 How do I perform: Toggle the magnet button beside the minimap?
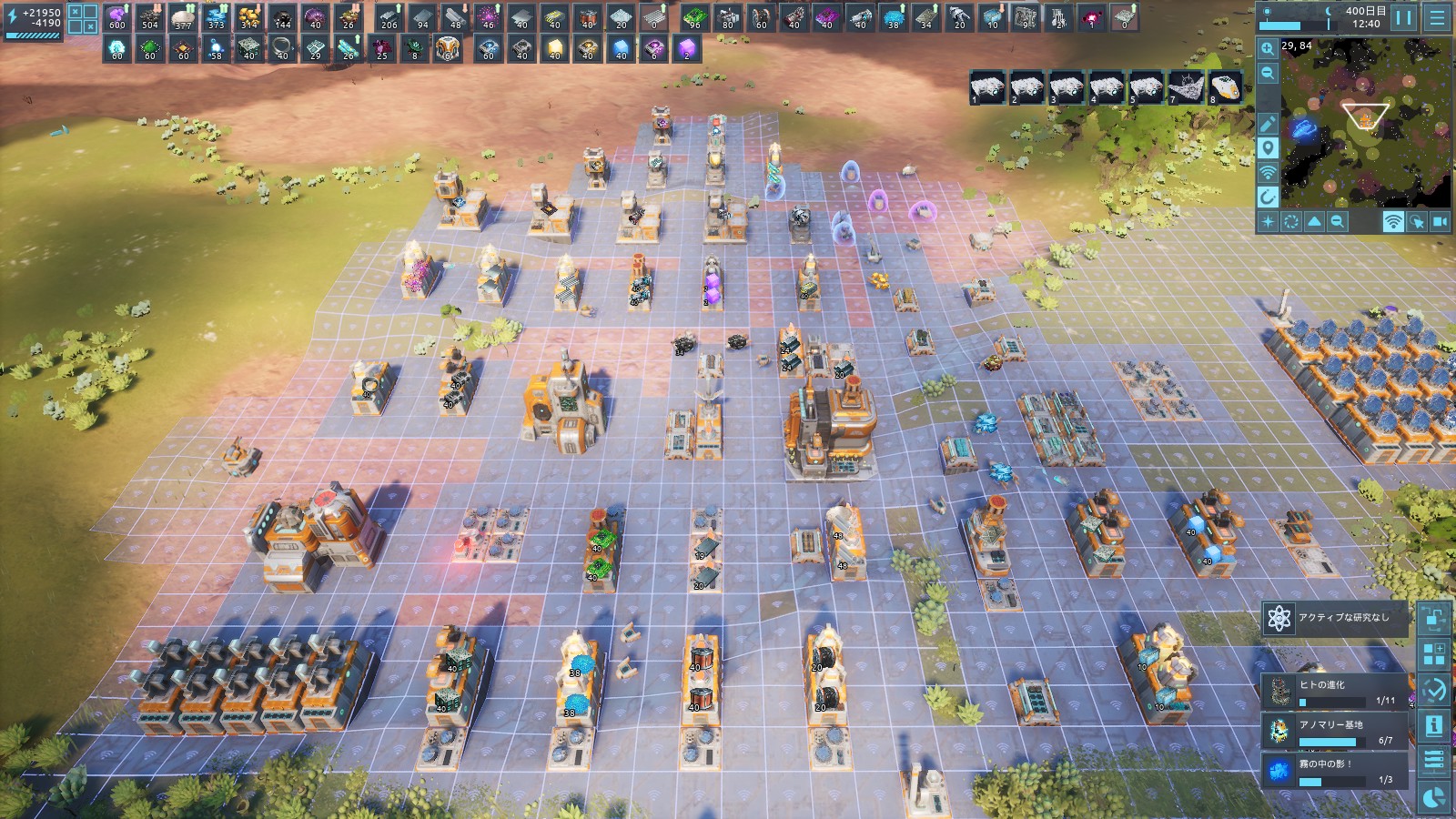tap(1268, 197)
